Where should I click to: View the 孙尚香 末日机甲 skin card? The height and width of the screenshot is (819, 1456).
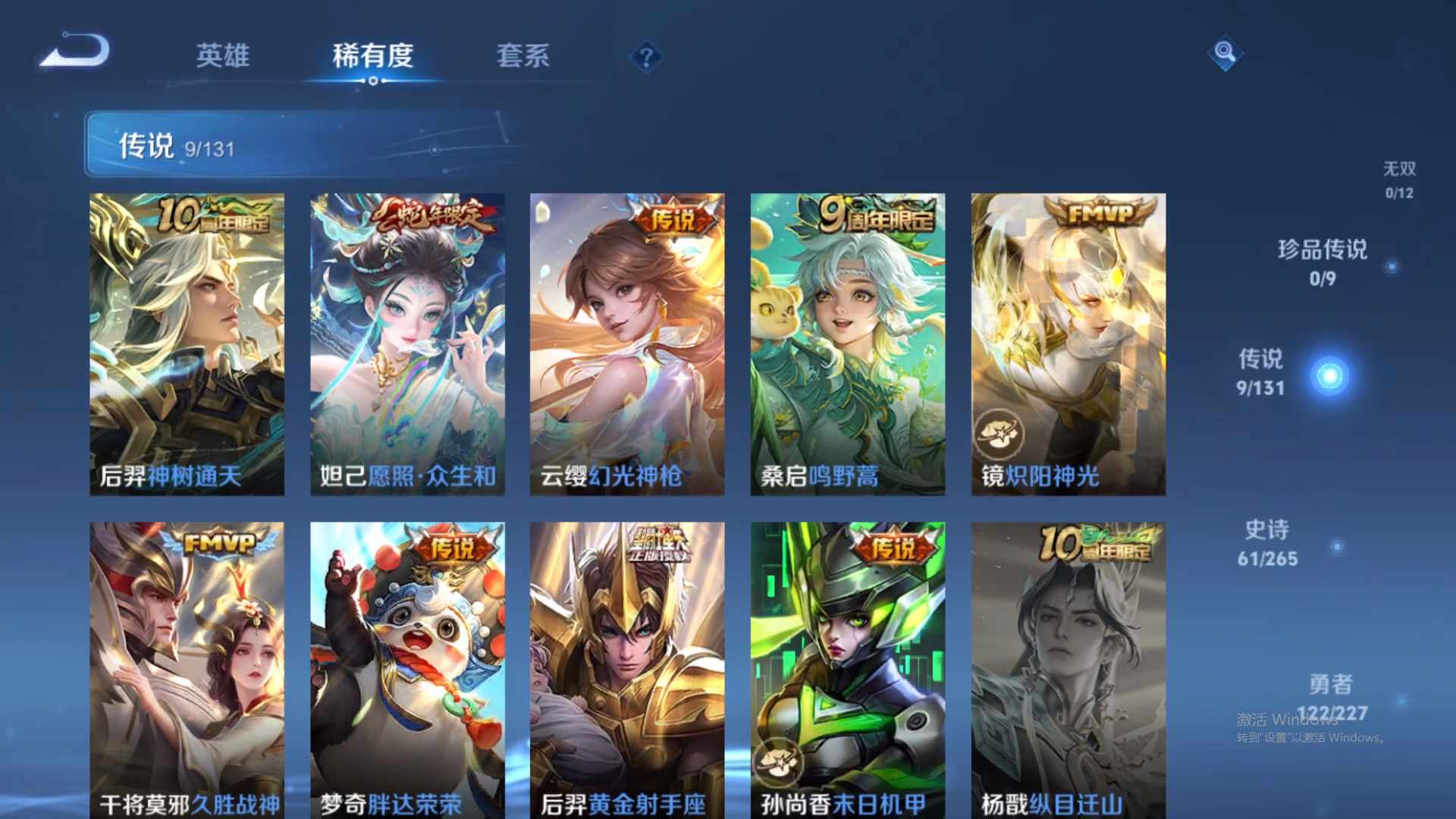point(848,670)
